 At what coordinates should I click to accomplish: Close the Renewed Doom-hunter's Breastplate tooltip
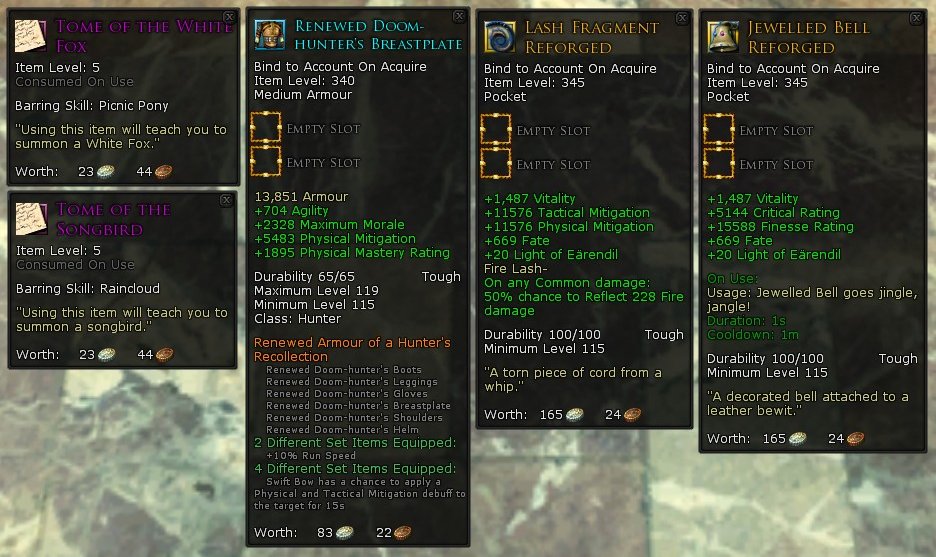[459, 17]
